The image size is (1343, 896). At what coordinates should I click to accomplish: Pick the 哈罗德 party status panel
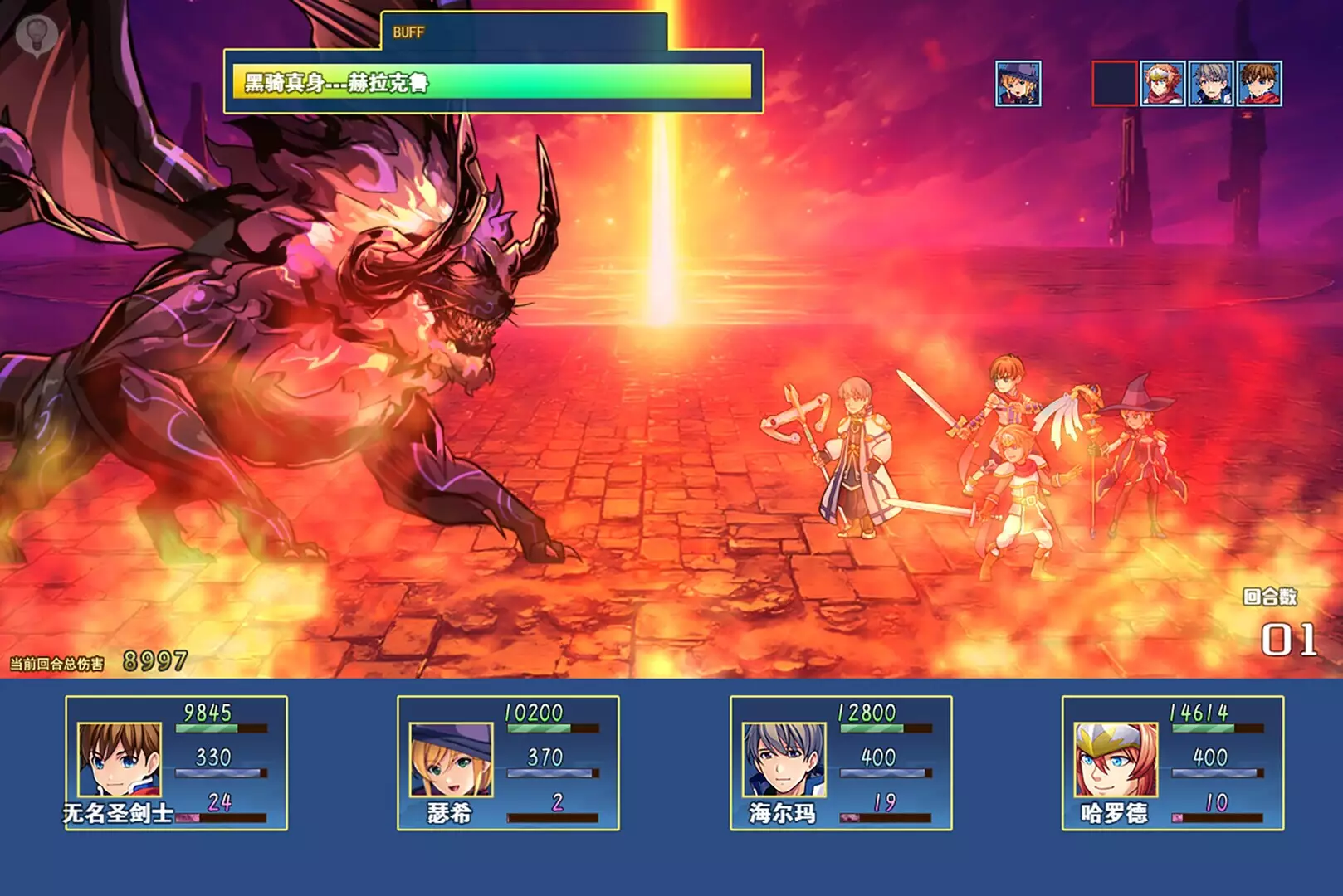click(1172, 762)
